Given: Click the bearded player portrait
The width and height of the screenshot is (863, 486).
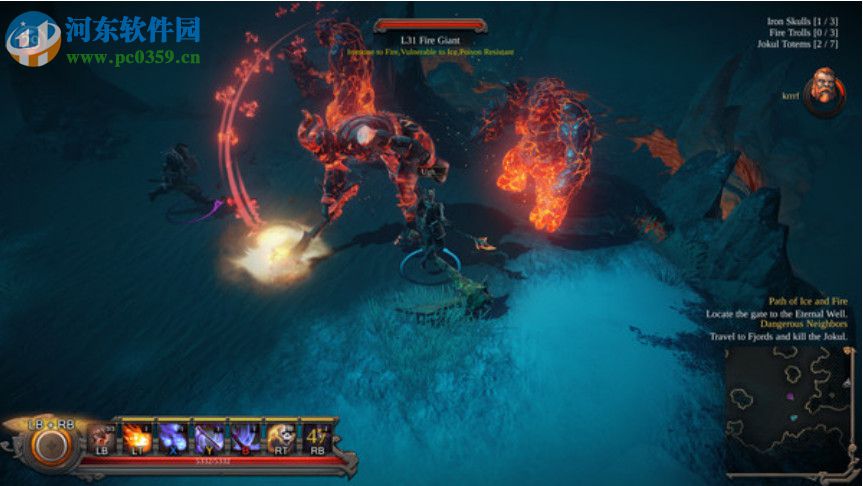Looking at the screenshot, I should click(824, 91).
